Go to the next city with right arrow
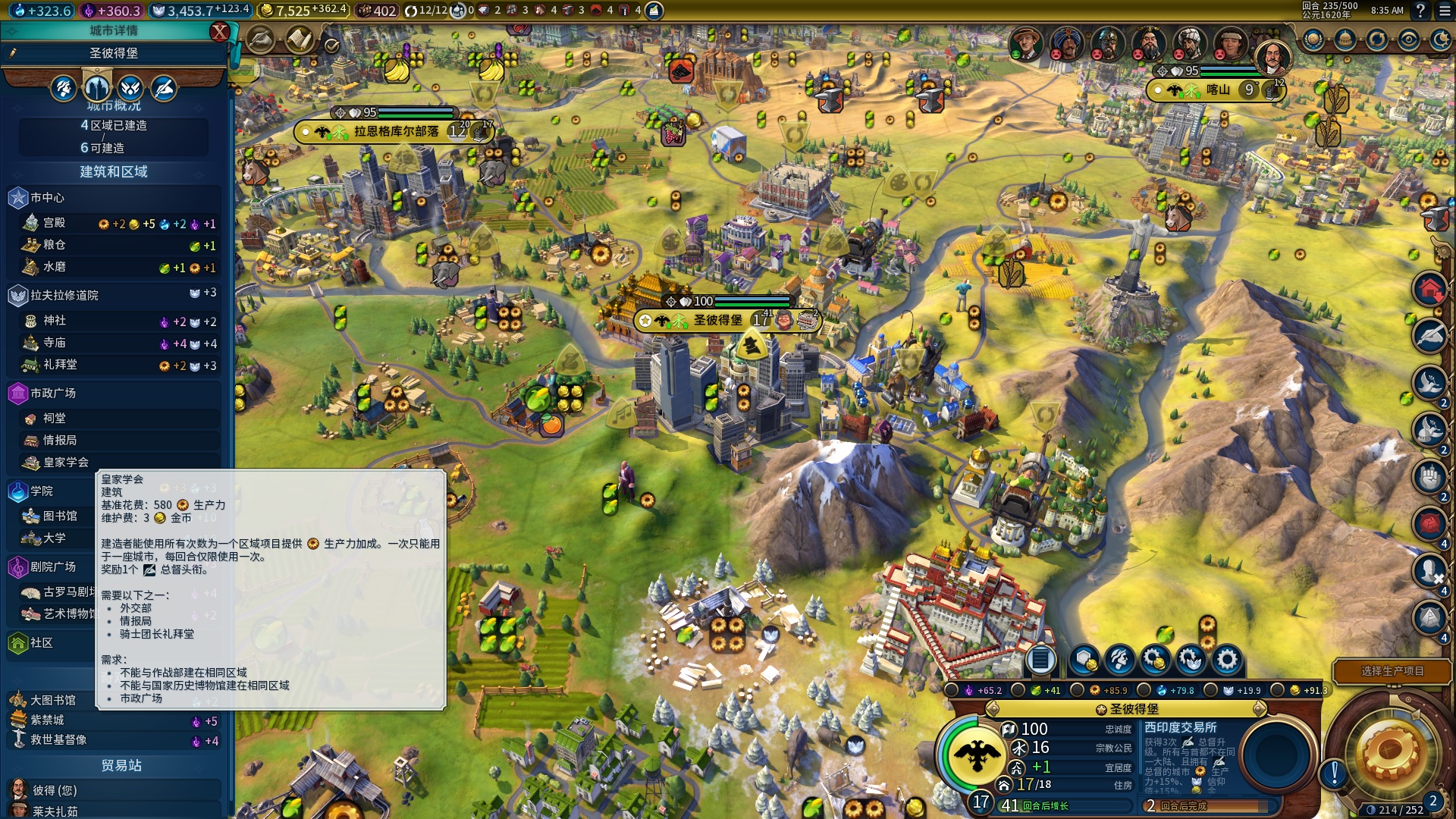Screen dimensions: 1456x819 click(x=1260, y=709)
